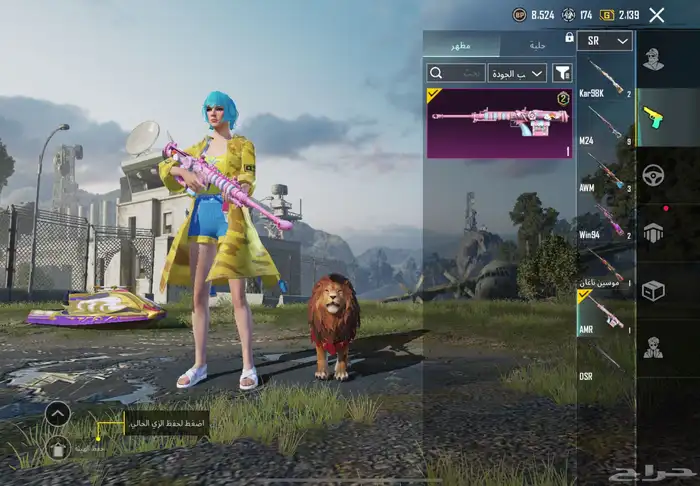Select the pink AMR skin thumbnail
This screenshot has width=700, height=486.
(499, 123)
